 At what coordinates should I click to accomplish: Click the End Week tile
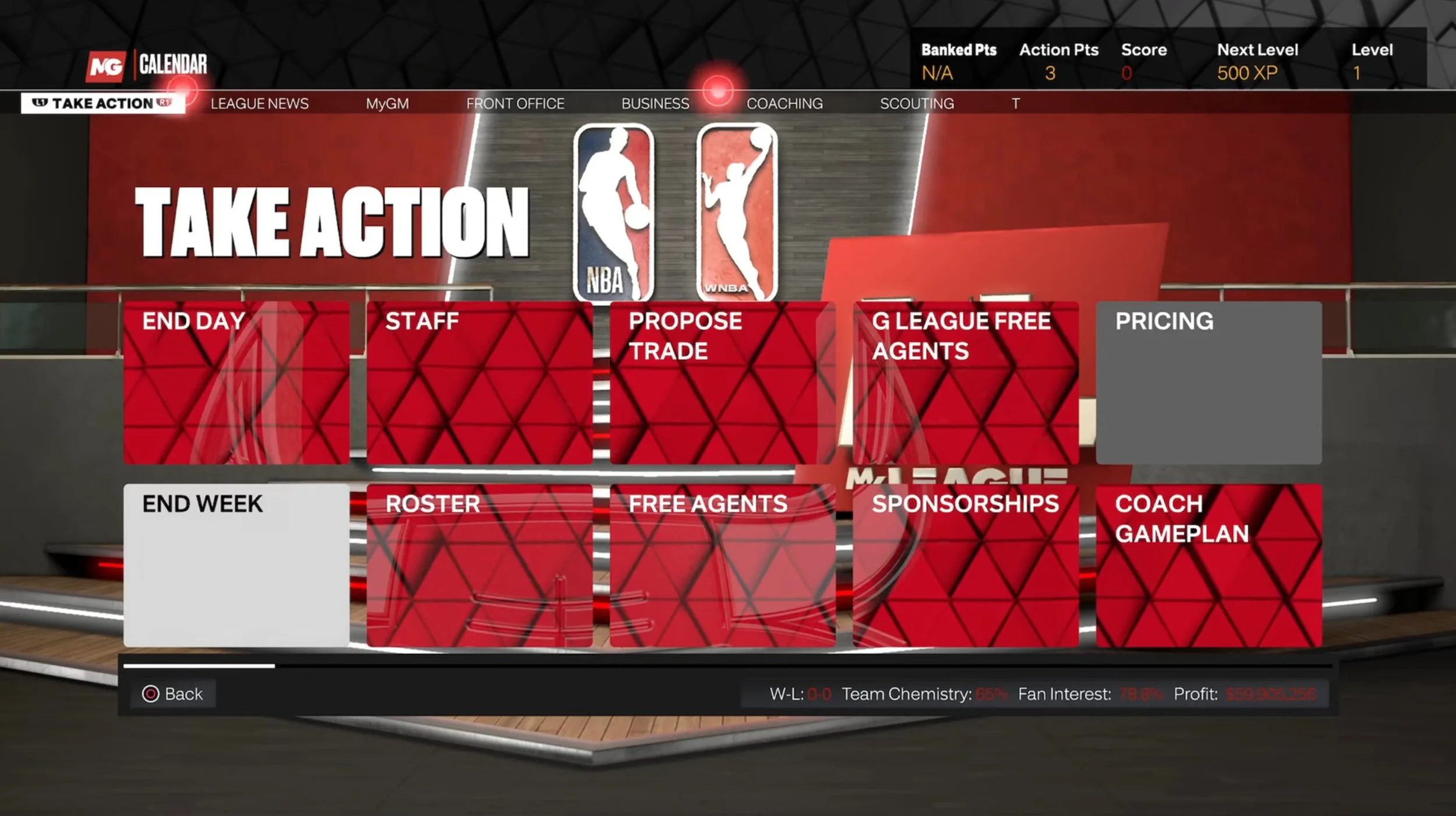tap(236, 565)
